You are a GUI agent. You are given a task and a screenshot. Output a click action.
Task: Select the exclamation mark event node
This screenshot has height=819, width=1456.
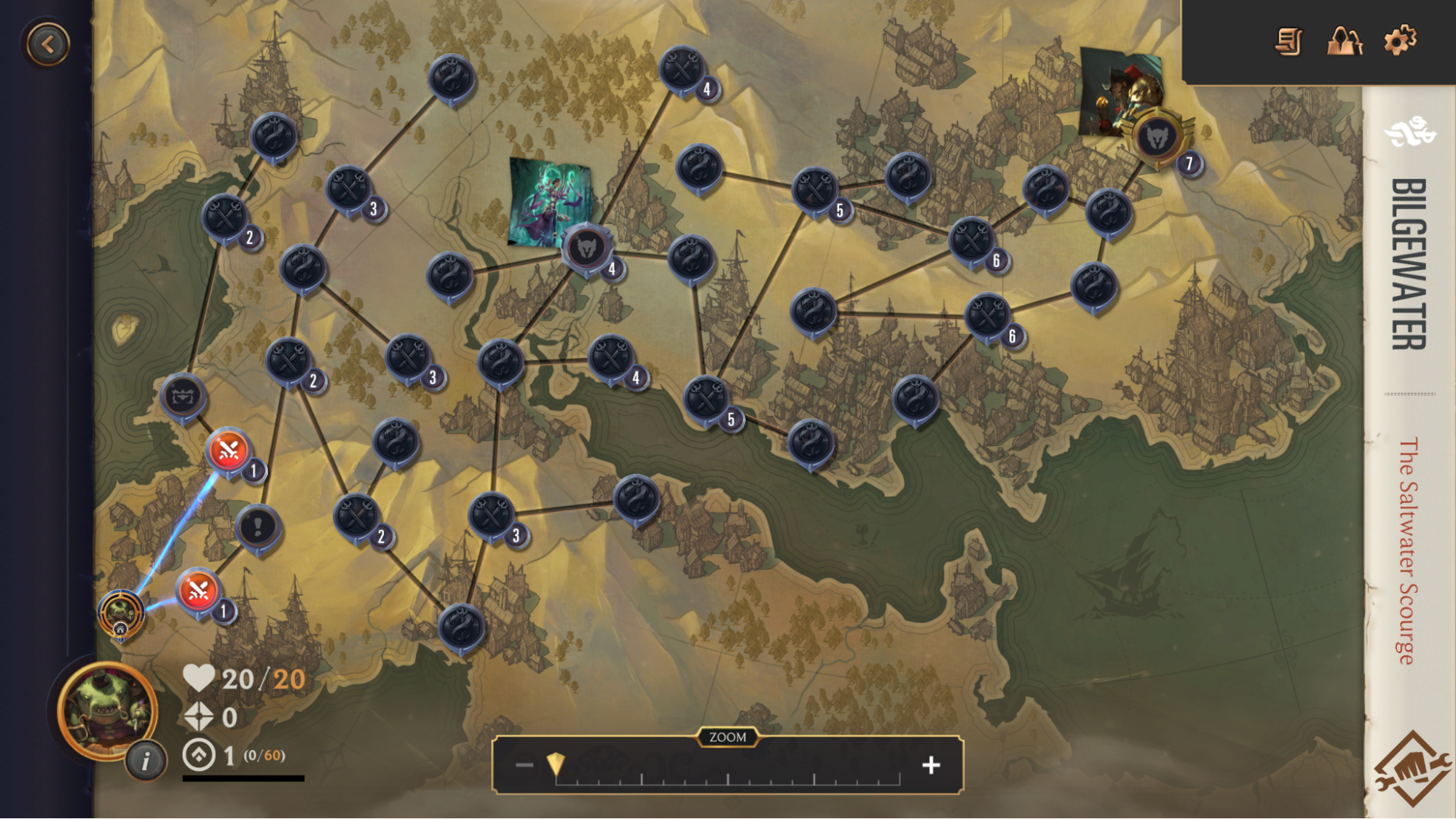tap(257, 526)
